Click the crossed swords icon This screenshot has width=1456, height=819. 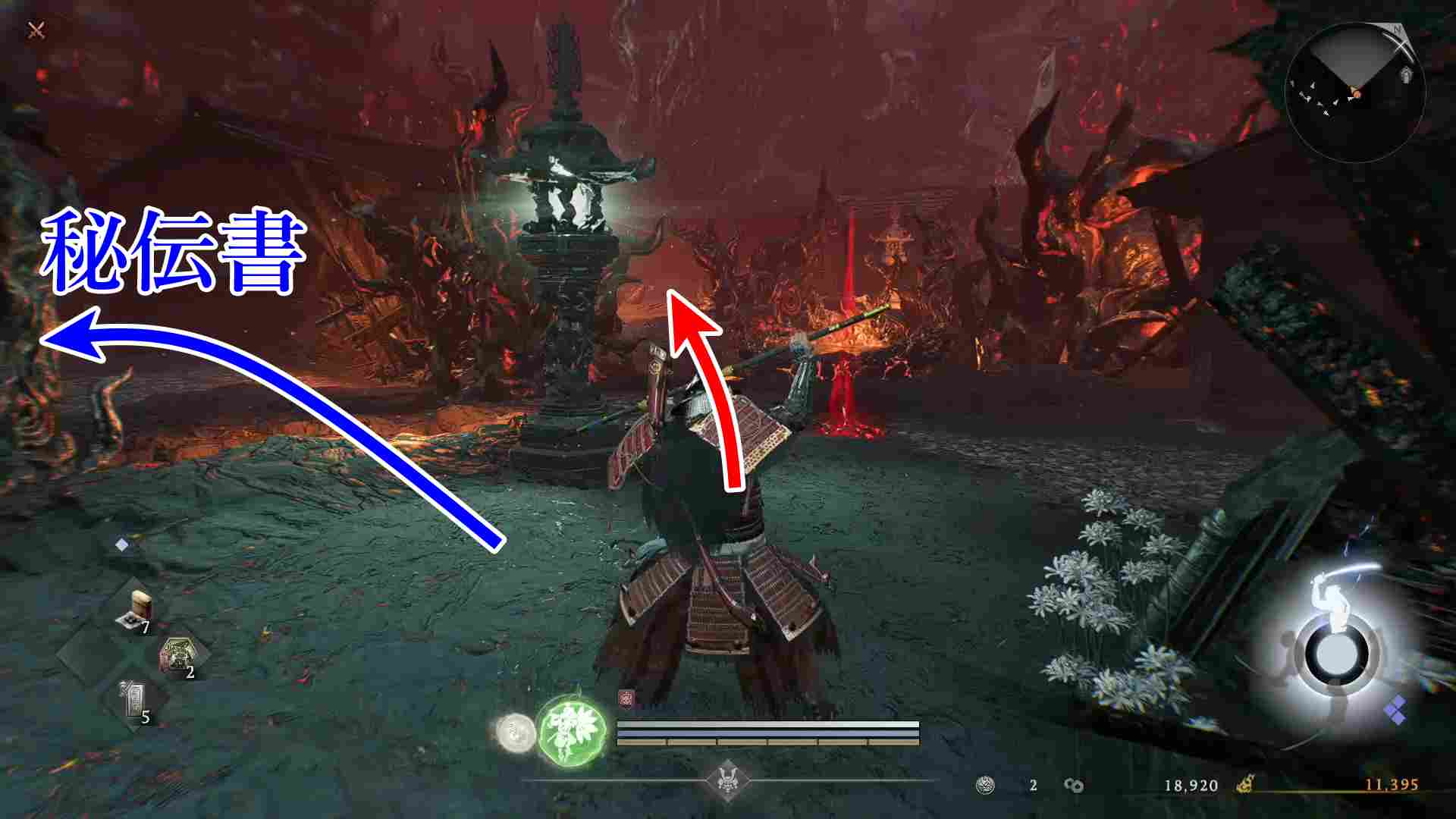36,30
